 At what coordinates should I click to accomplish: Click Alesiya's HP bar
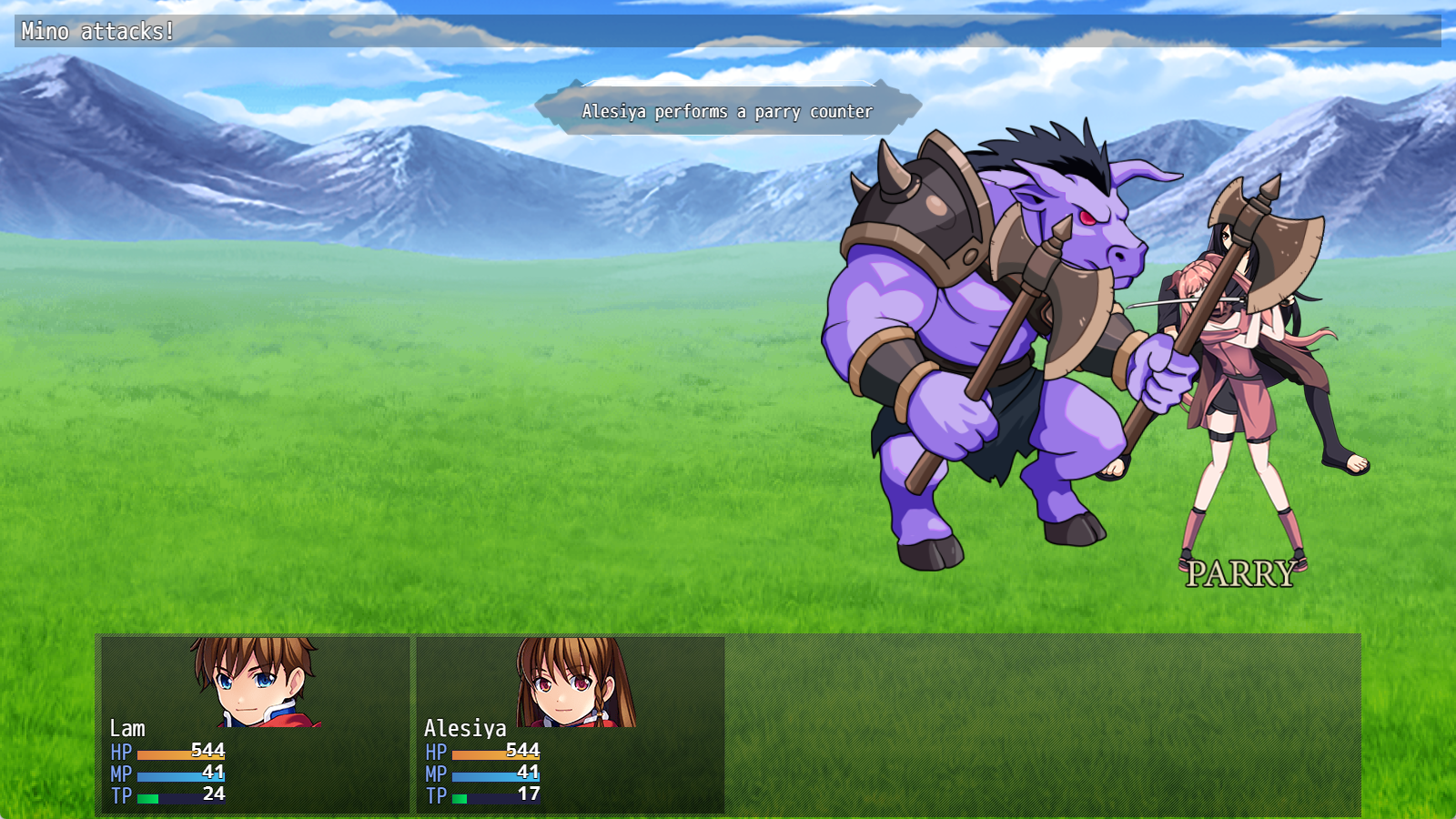pyautogui.click(x=496, y=753)
